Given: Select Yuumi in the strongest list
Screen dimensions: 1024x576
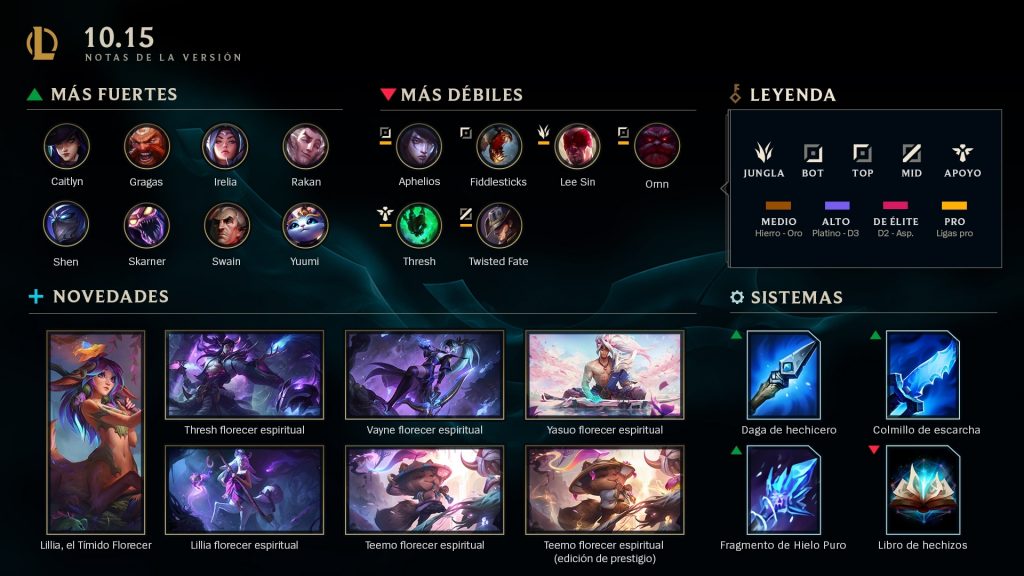Looking at the screenshot, I should [x=305, y=226].
